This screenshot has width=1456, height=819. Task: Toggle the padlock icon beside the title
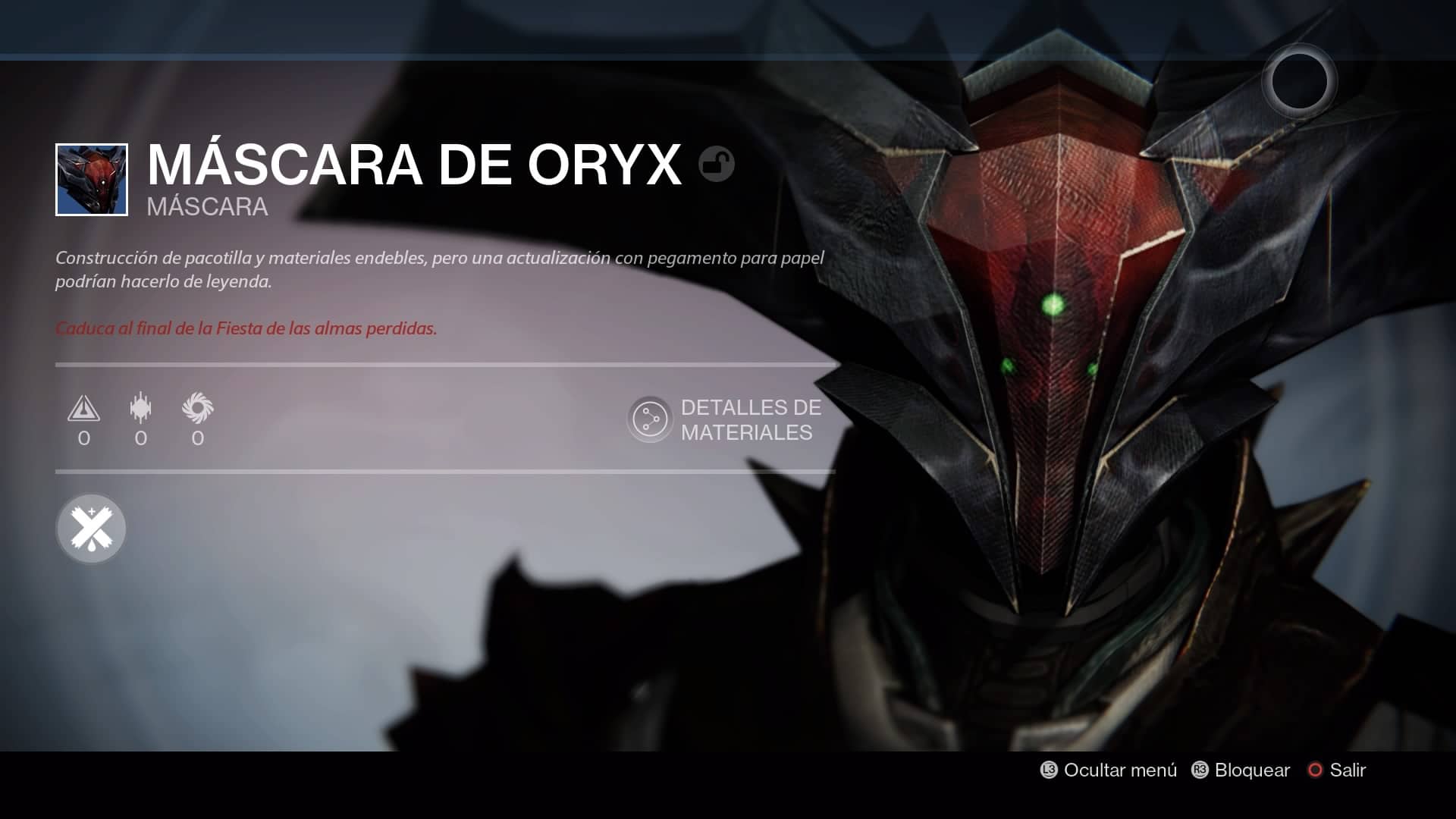[716, 165]
